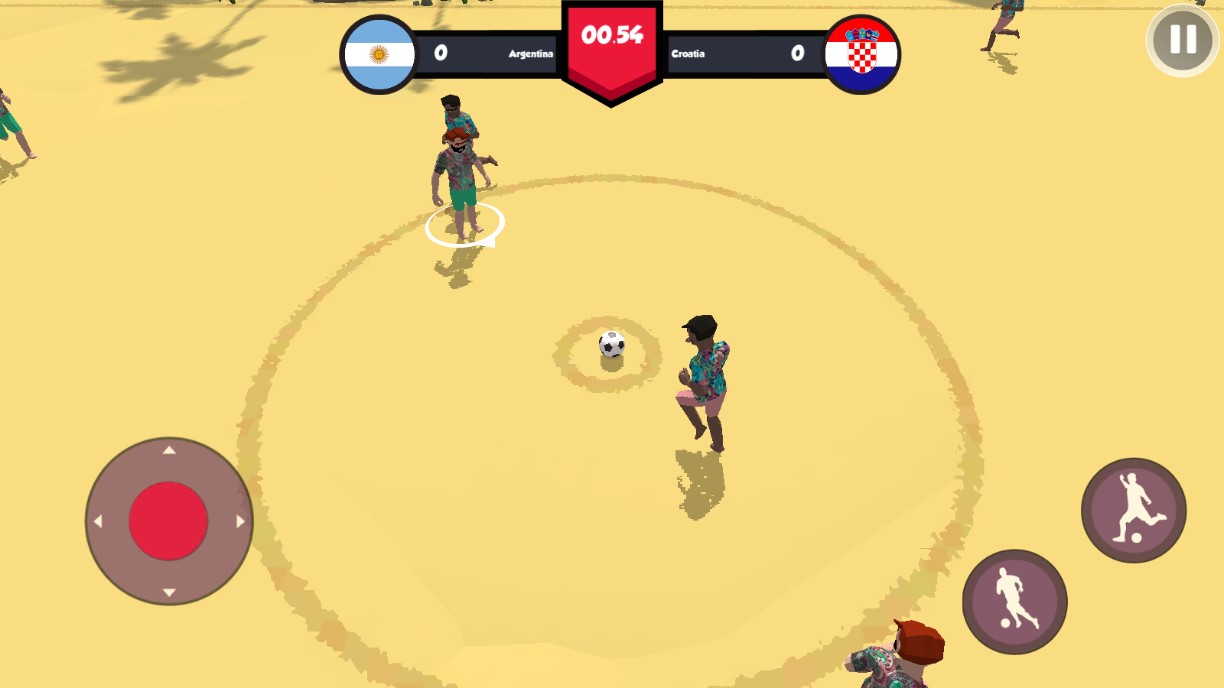Image resolution: width=1224 pixels, height=688 pixels.
Task: Click the joystick's down arrow
Action: coord(169,592)
